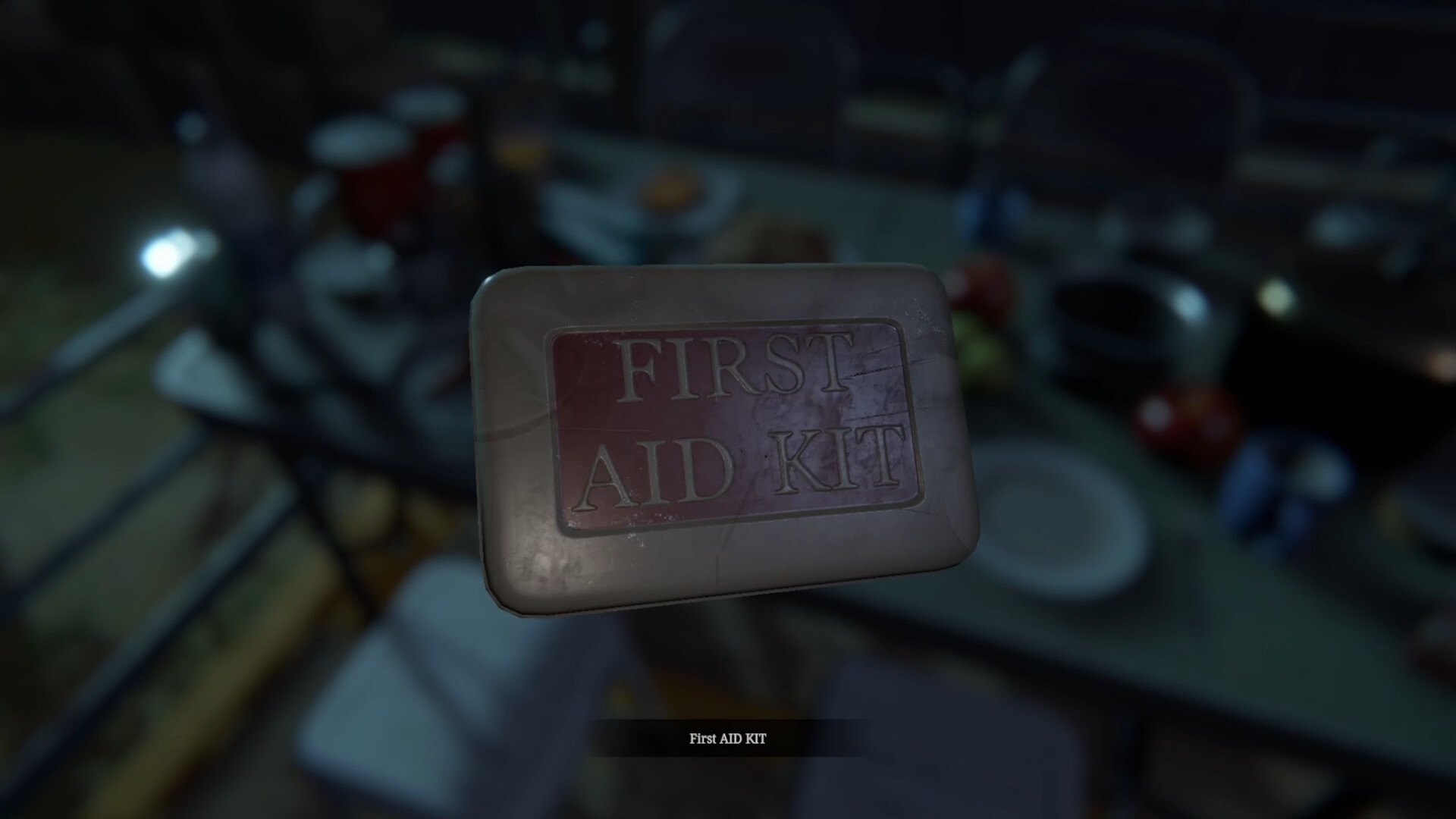Select the First AID KIT caption text
The width and height of the screenshot is (1456, 819).
728,736
